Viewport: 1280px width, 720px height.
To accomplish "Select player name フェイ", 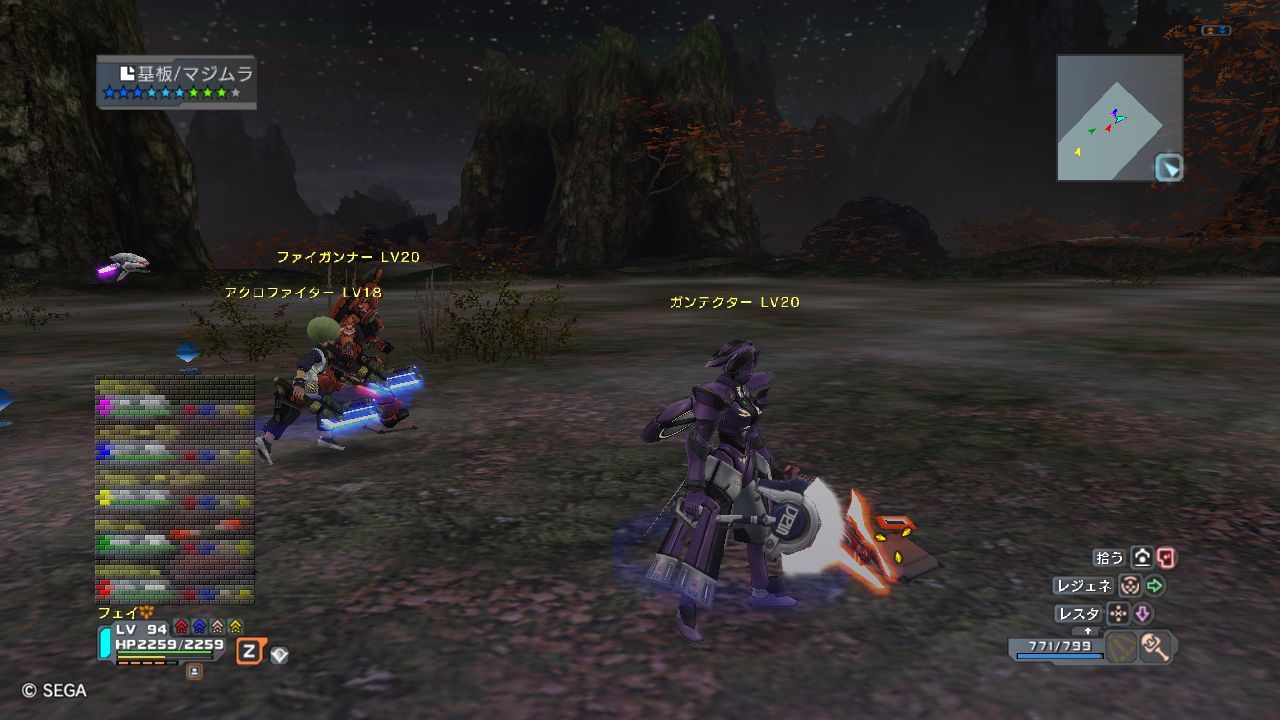I will pyautogui.click(x=118, y=612).
